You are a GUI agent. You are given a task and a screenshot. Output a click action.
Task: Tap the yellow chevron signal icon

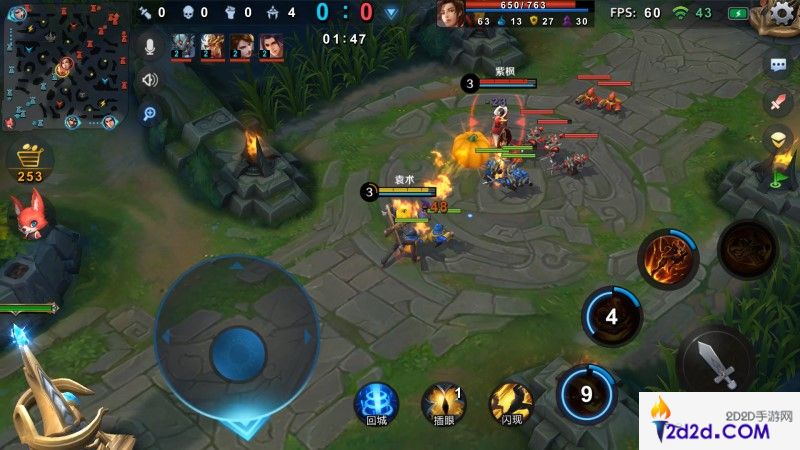778,139
